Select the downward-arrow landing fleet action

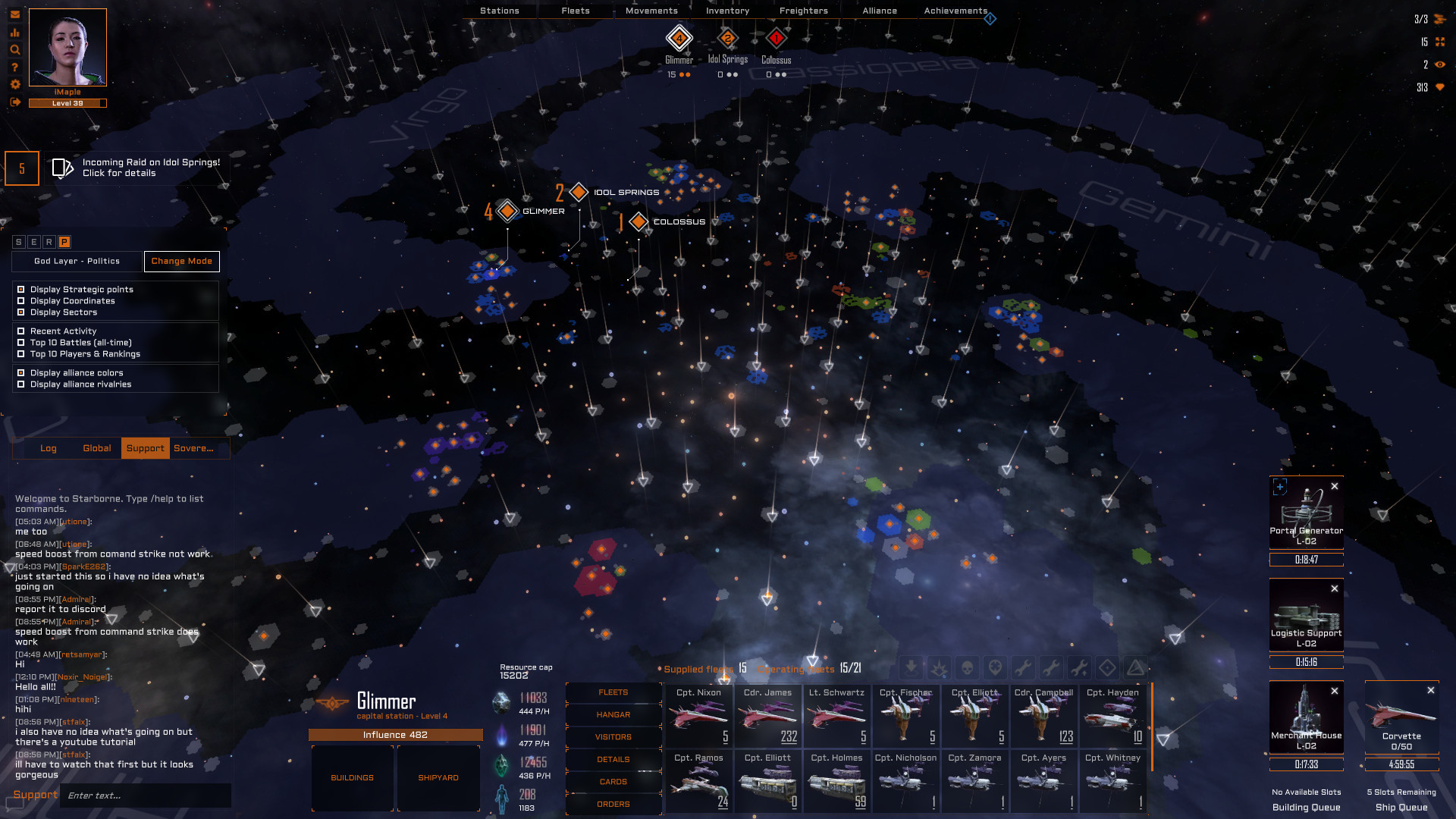[909, 668]
